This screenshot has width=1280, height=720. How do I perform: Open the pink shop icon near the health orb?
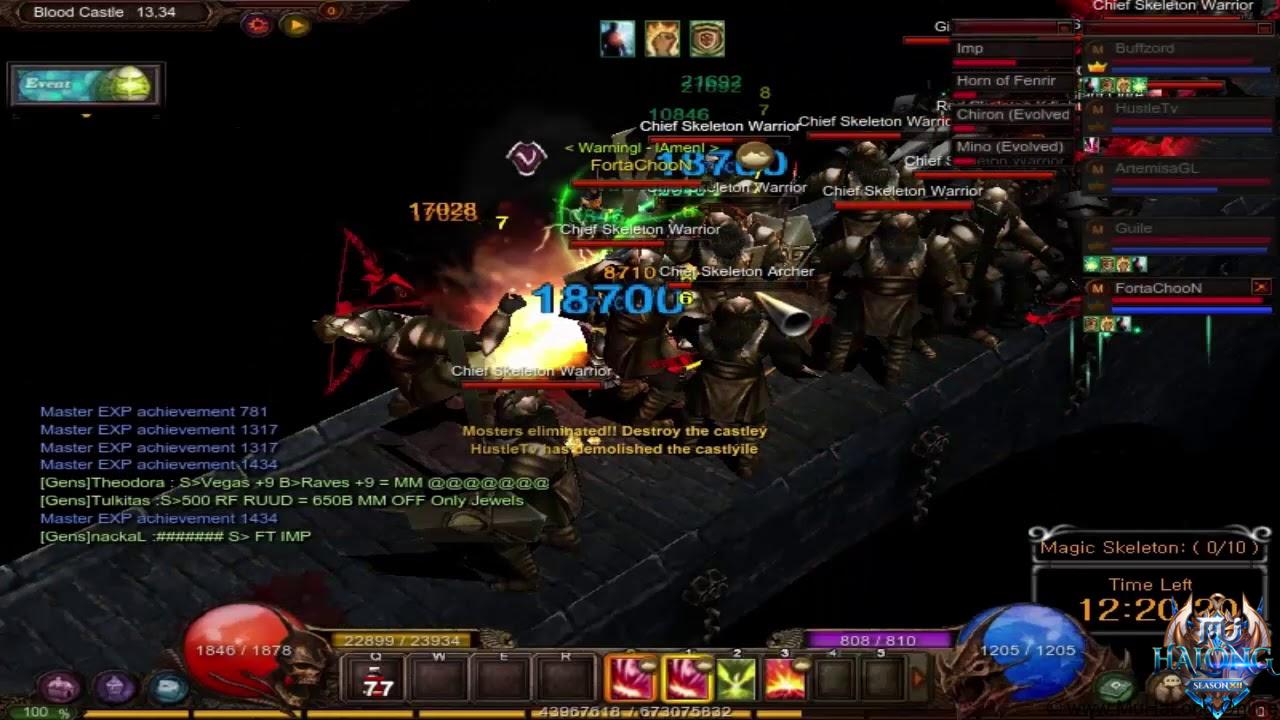click(x=57, y=688)
